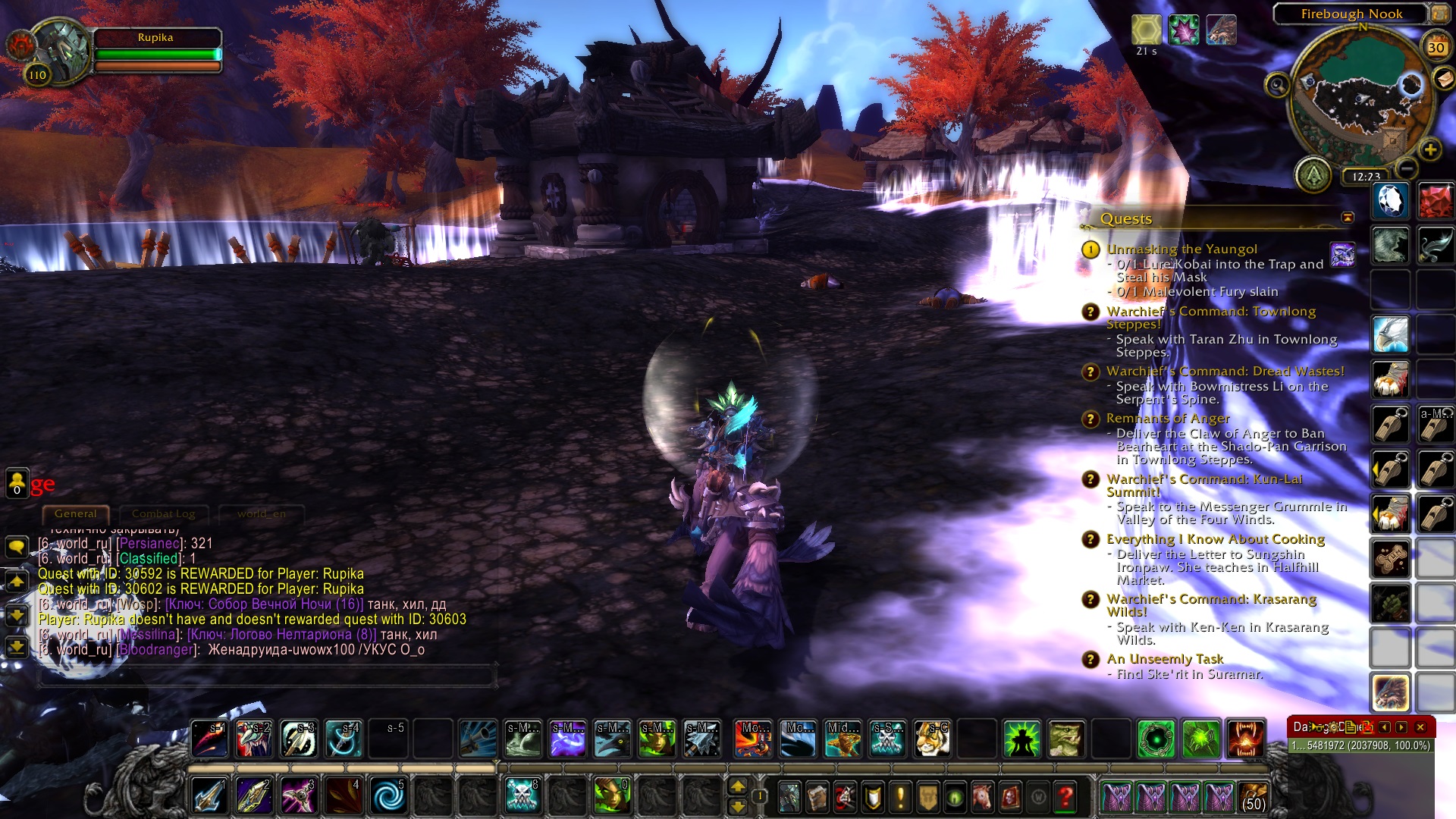Open the world_en chat tab
Image resolution: width=1456 pixels, height=819 pixels.
point(261,514)
